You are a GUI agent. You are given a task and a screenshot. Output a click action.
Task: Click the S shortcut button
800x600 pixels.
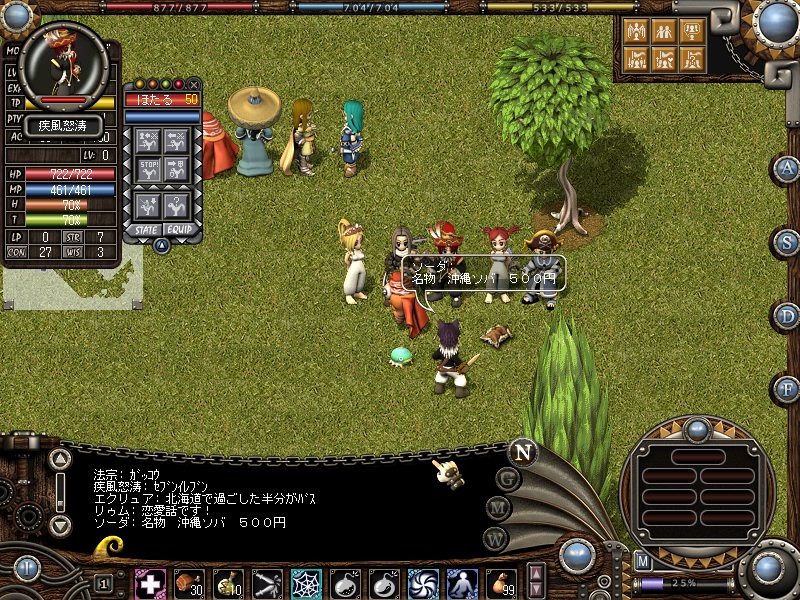pyautogui.click(x=787, y=242)
